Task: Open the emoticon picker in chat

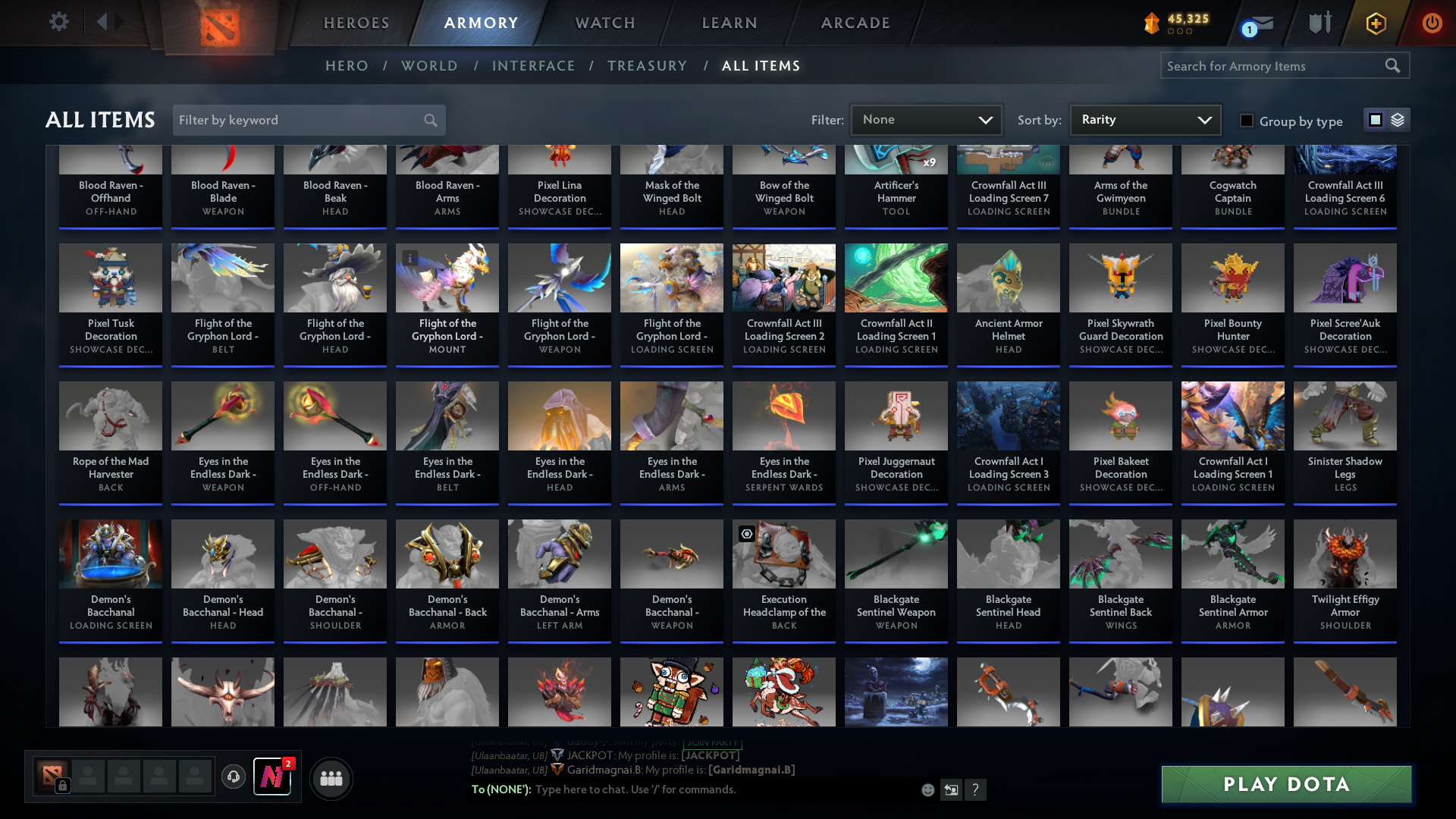Action: 927,789
